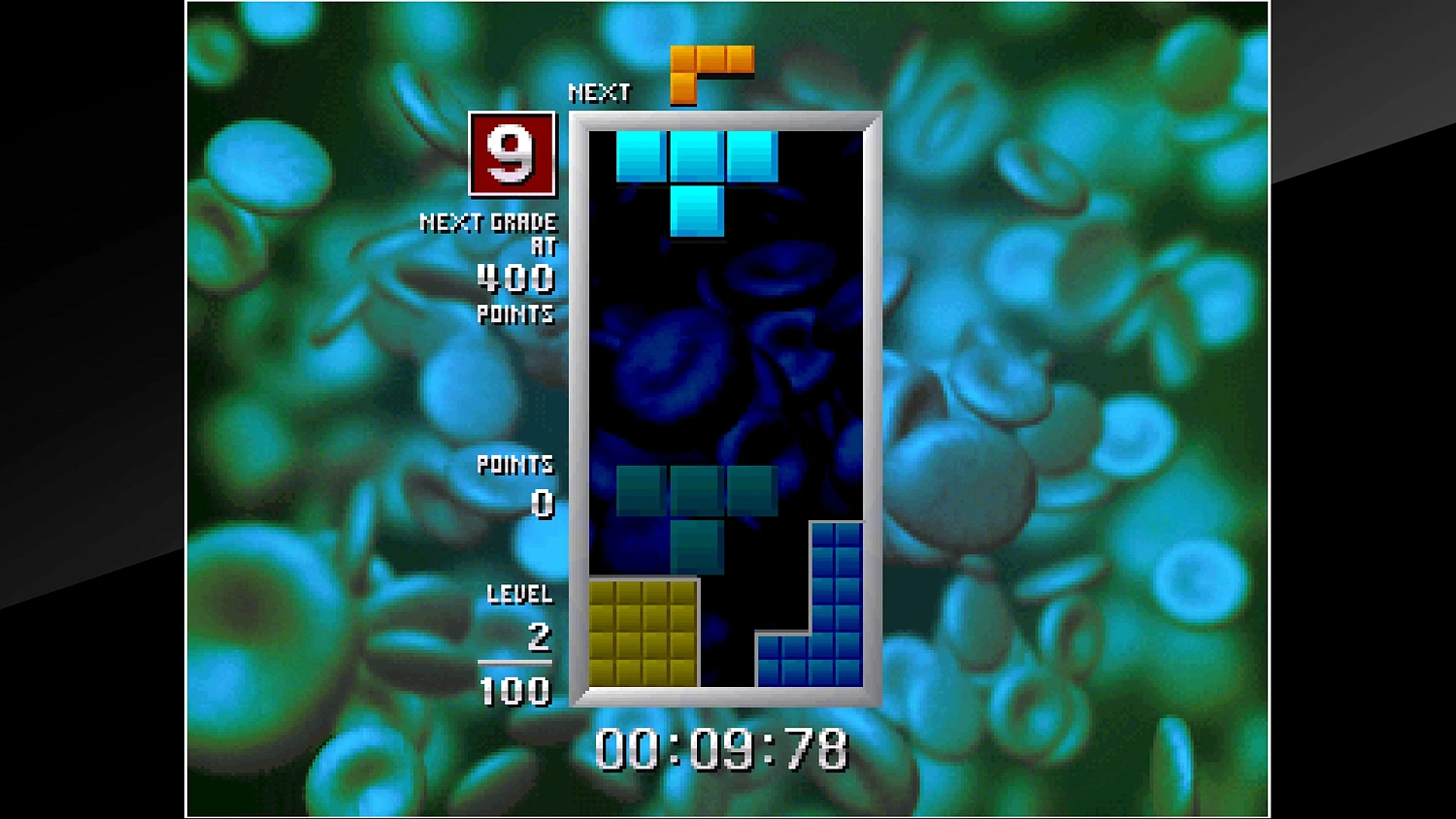Toggle the points value showing 0

point(541,503)
